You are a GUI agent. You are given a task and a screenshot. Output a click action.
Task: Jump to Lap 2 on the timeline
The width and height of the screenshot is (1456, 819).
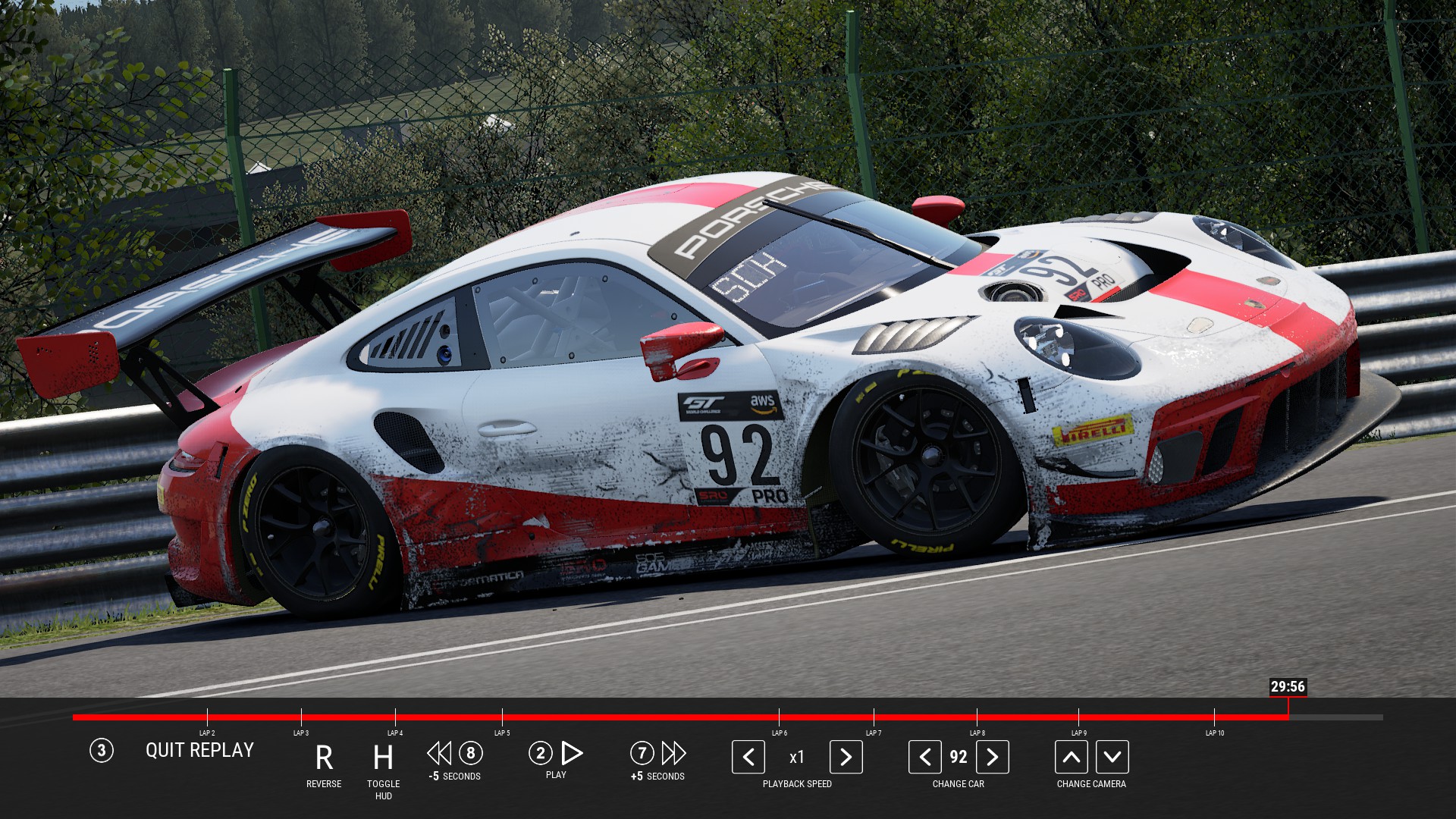207,717
